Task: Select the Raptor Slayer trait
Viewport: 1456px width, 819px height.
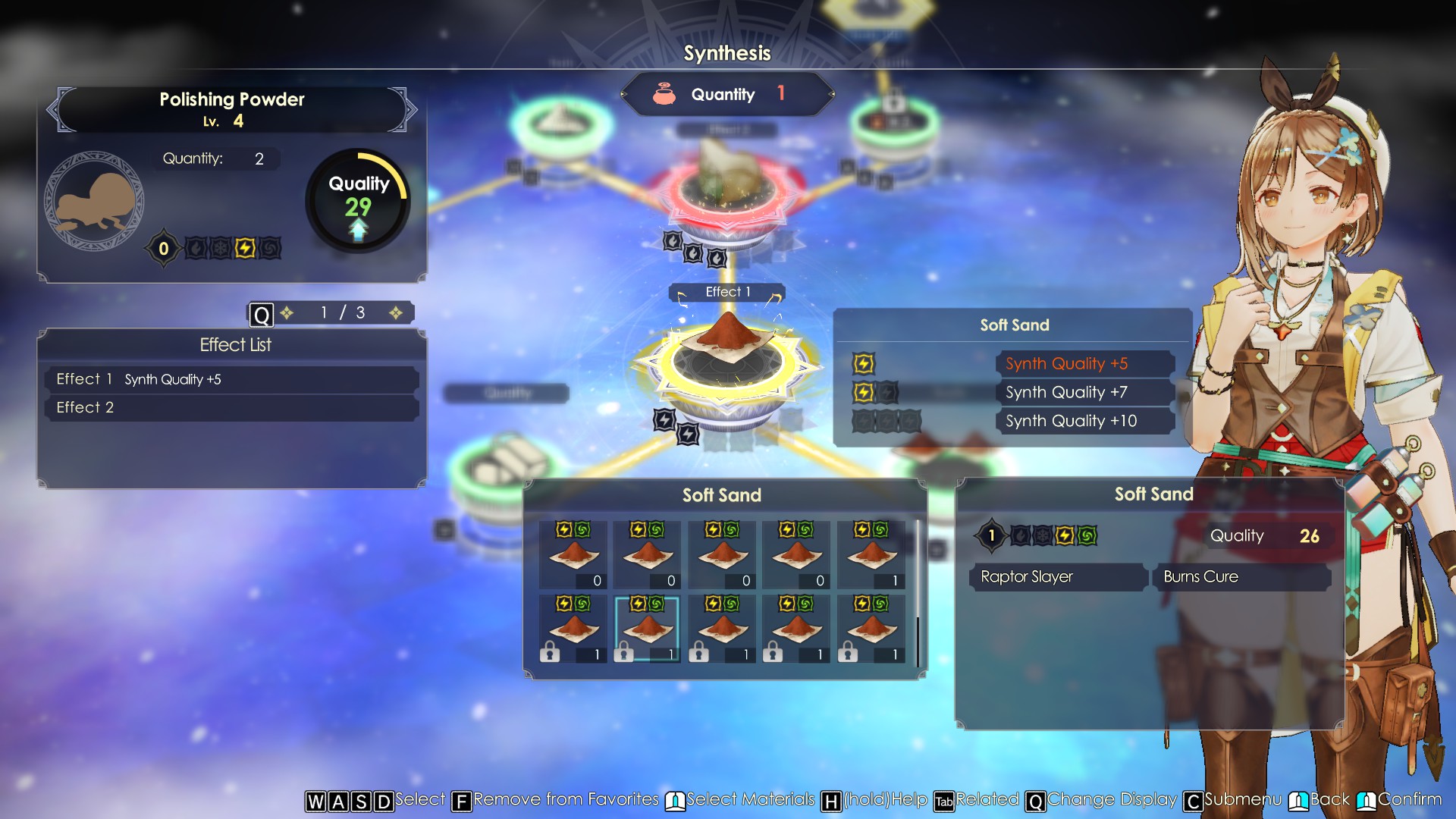Action: [x=1058, y=577]
